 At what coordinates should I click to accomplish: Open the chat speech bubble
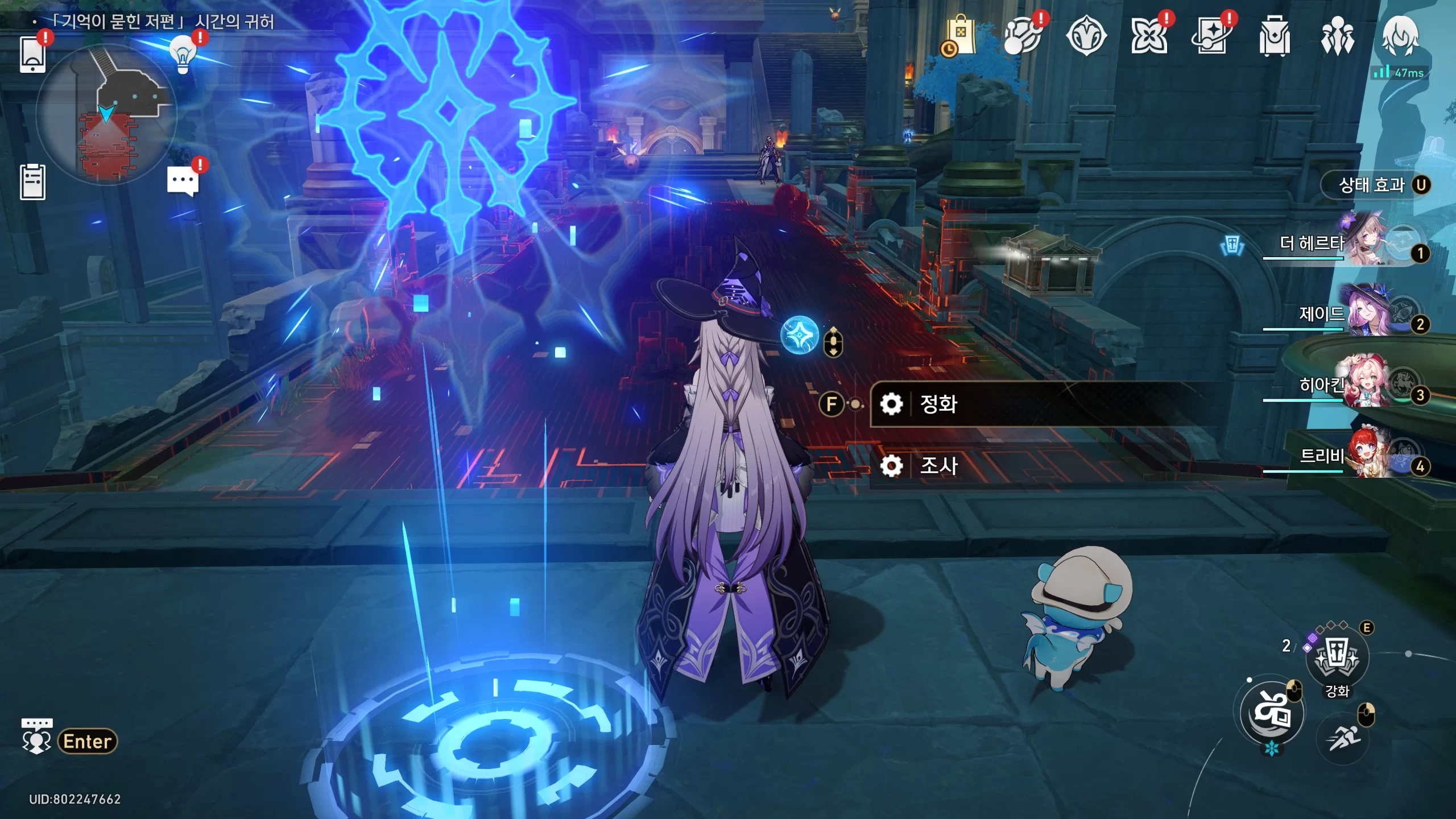183,182
